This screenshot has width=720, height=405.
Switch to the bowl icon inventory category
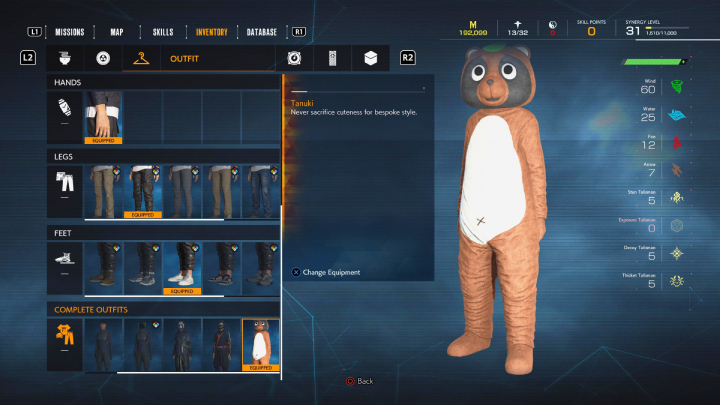[x=64, y=59]
